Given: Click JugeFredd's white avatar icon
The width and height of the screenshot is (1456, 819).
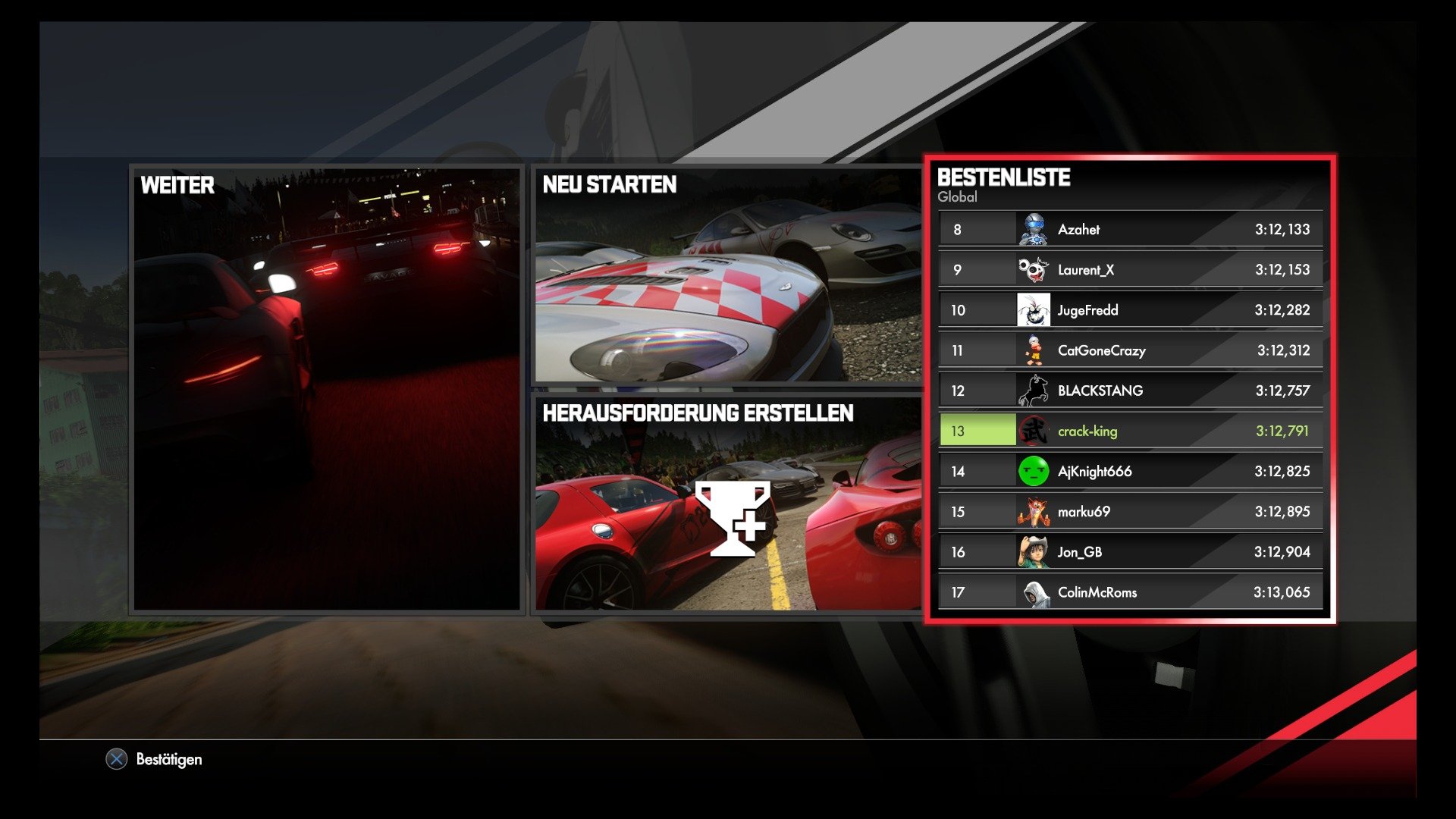Looking at the screenshot, I should click(1033, 309).
